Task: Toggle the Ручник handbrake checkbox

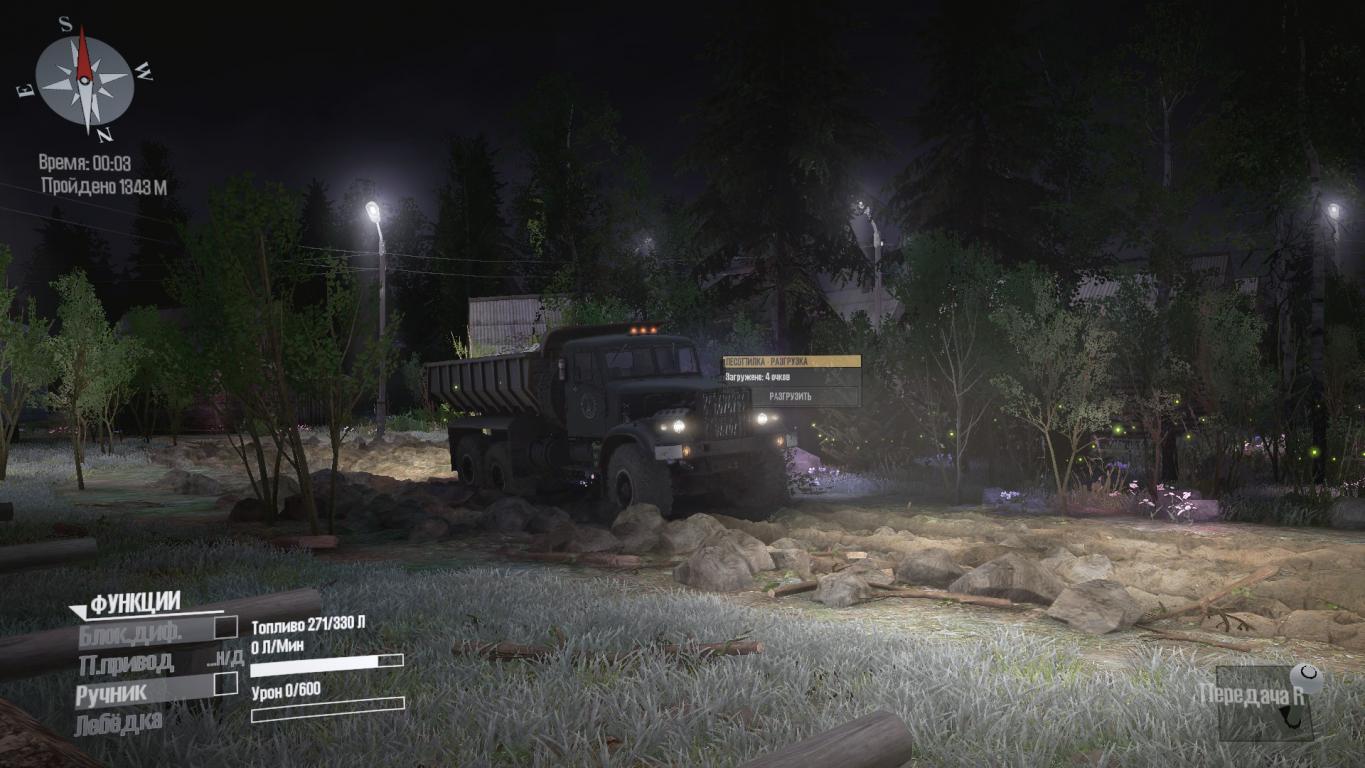Action: tap(227, 683)
